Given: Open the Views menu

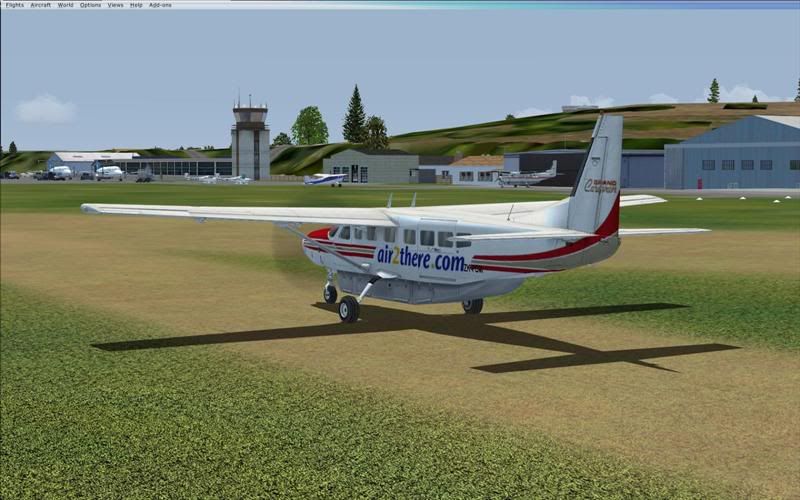Looking at the screenshot, I should coord(115,5).
